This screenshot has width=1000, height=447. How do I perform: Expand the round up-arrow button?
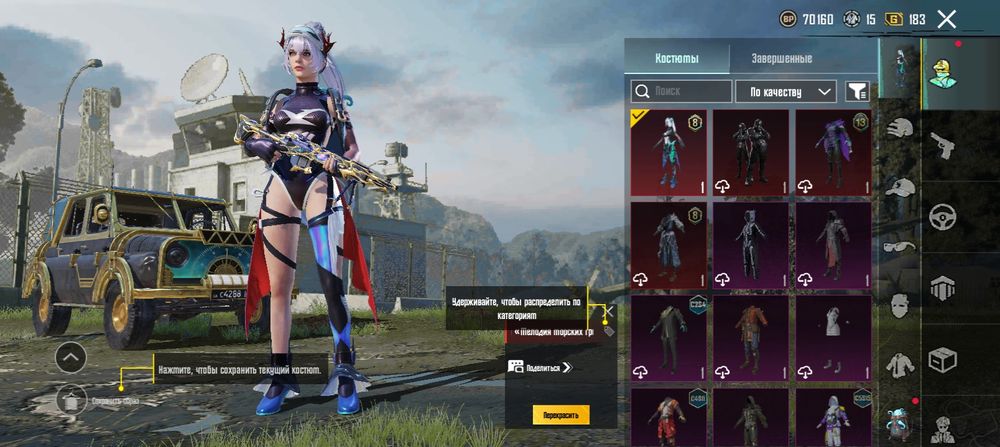pos(70,357)
